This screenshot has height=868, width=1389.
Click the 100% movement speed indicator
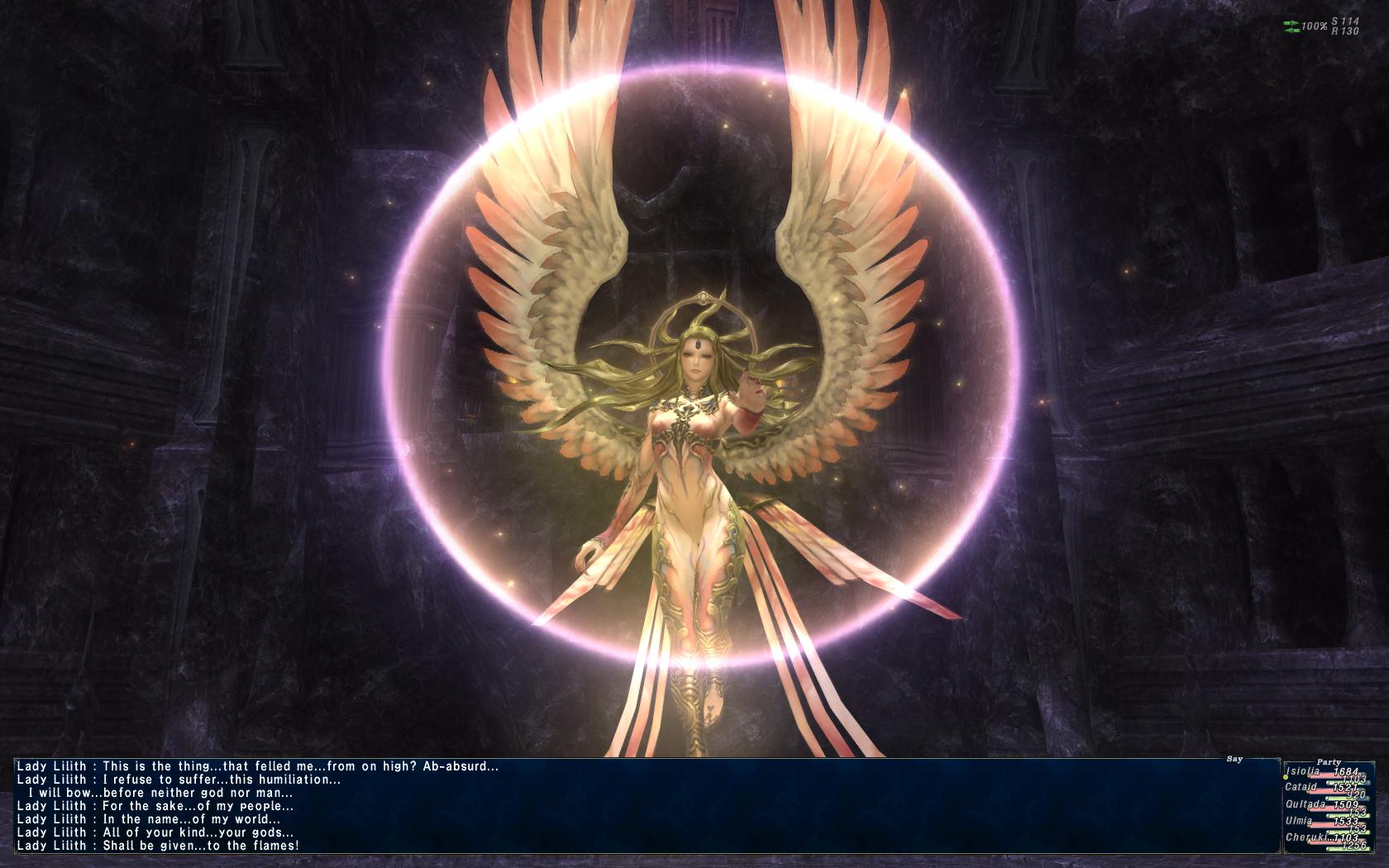click(1315, 25)
